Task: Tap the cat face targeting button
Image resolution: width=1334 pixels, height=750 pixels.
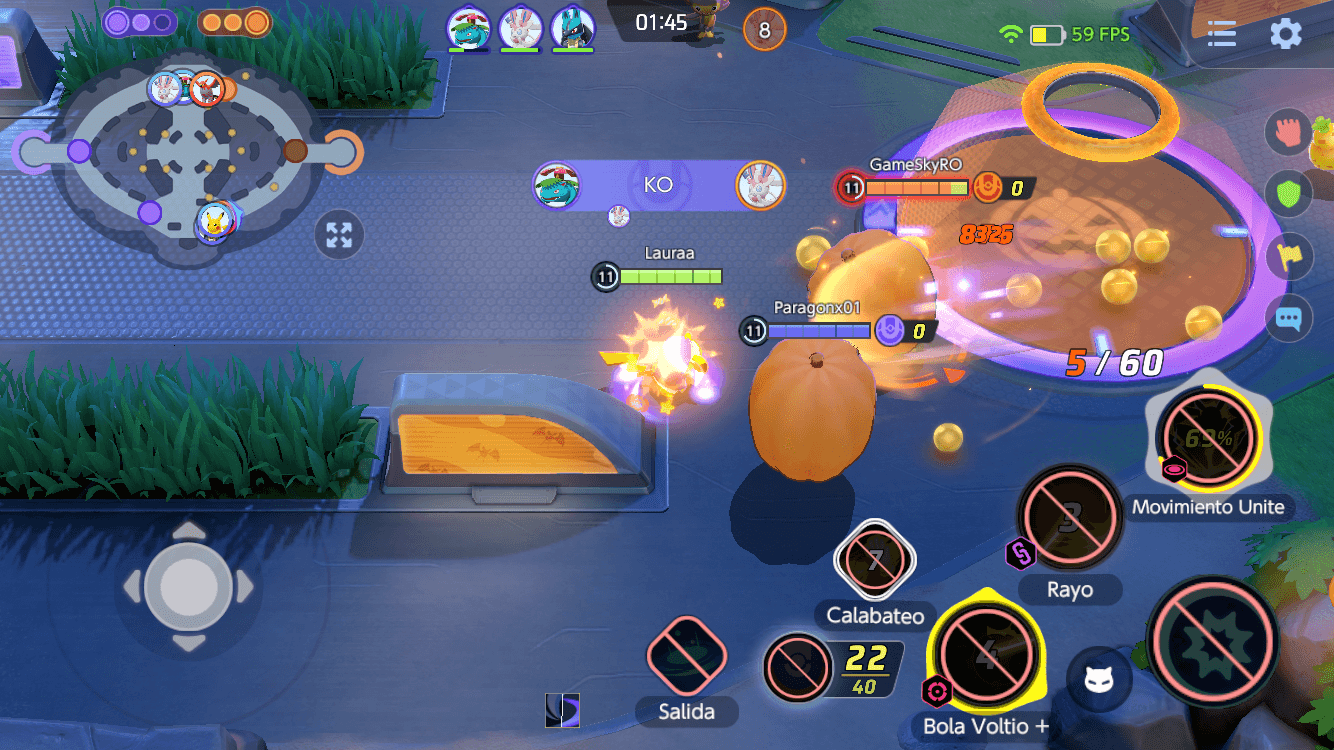Action: pos(1099,680)
